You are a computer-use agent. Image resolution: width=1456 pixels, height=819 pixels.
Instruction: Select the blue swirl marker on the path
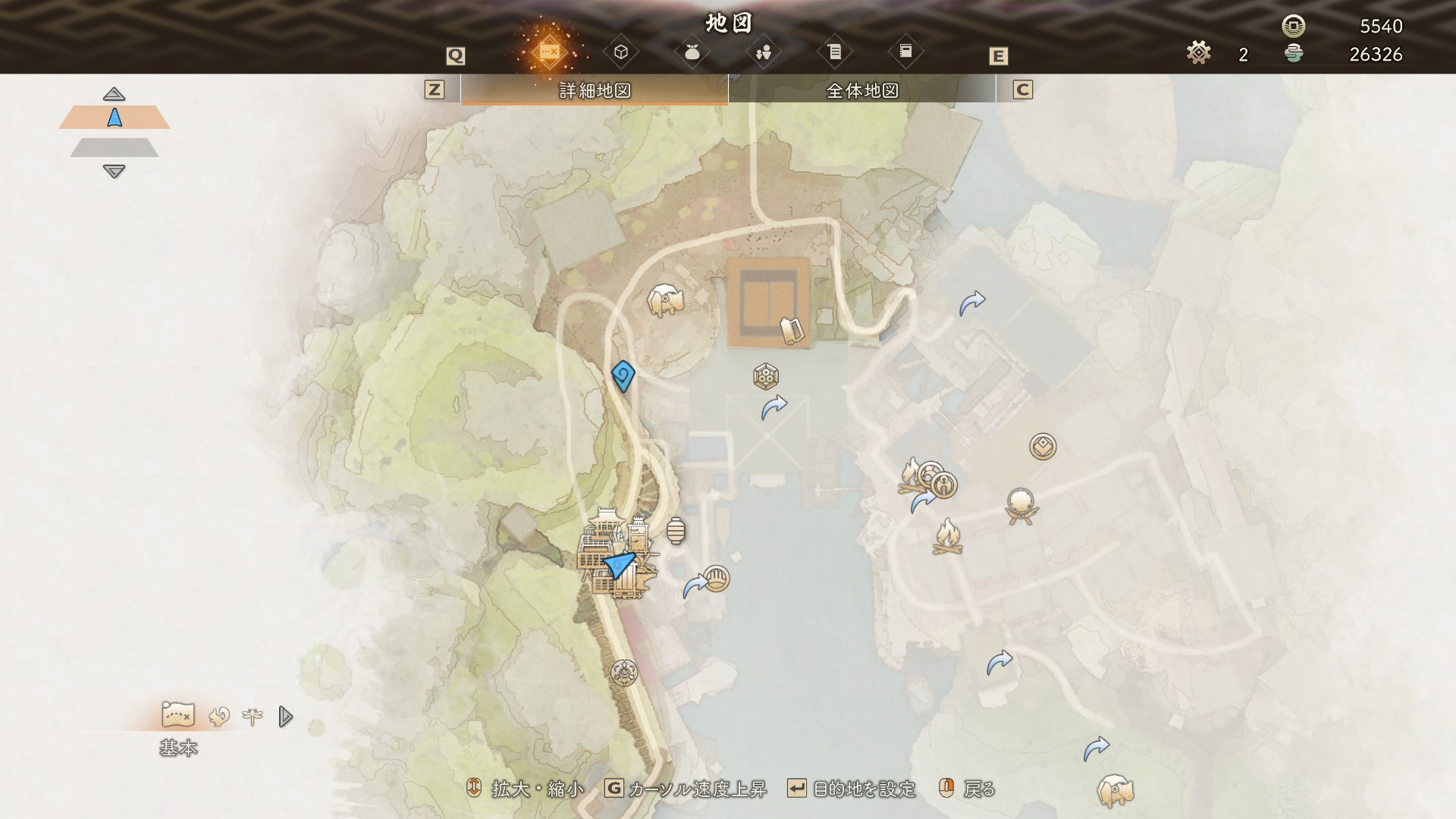point(623,375)
